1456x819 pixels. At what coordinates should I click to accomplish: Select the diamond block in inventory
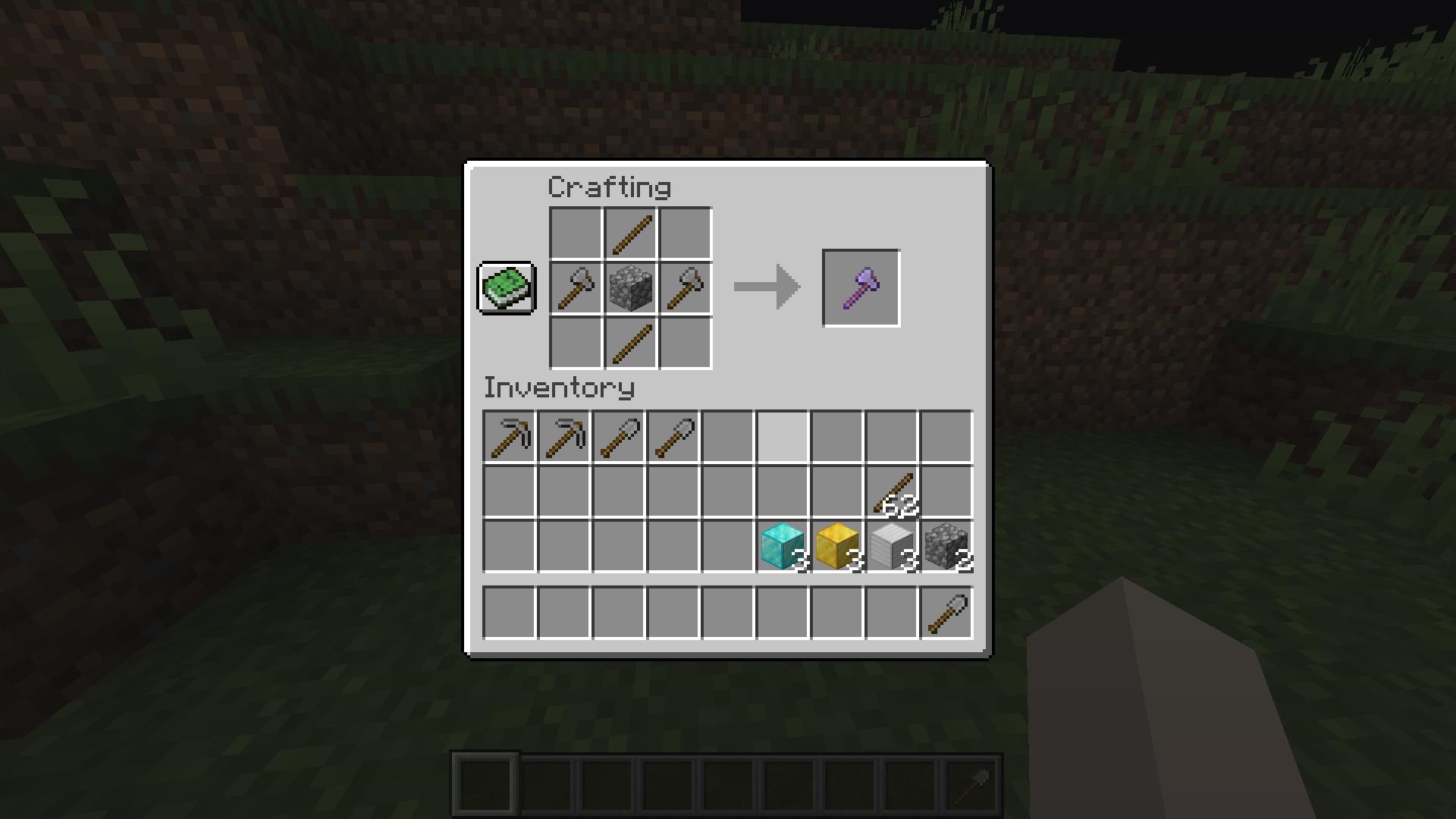(x=782, y=544)
